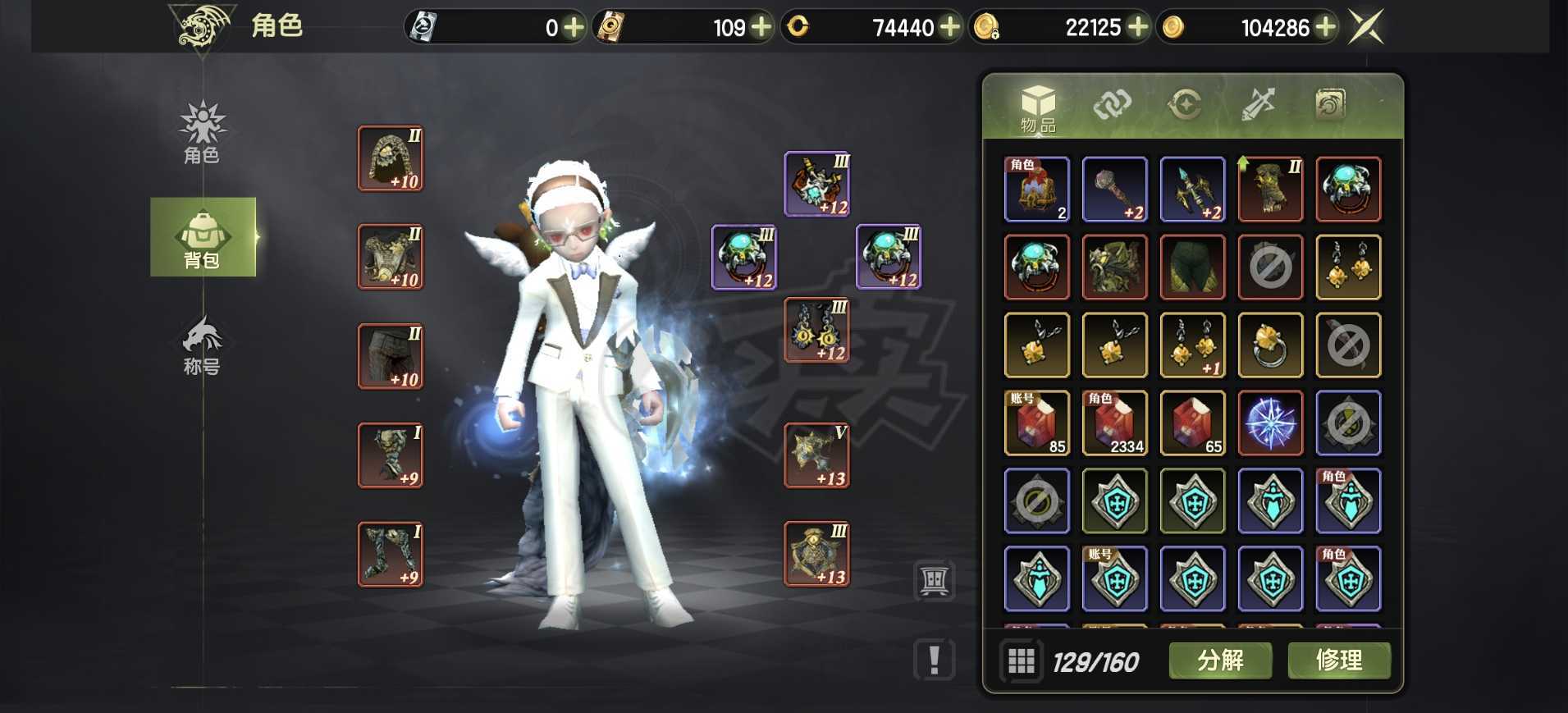Open the inventory grid sort button

1022,660
